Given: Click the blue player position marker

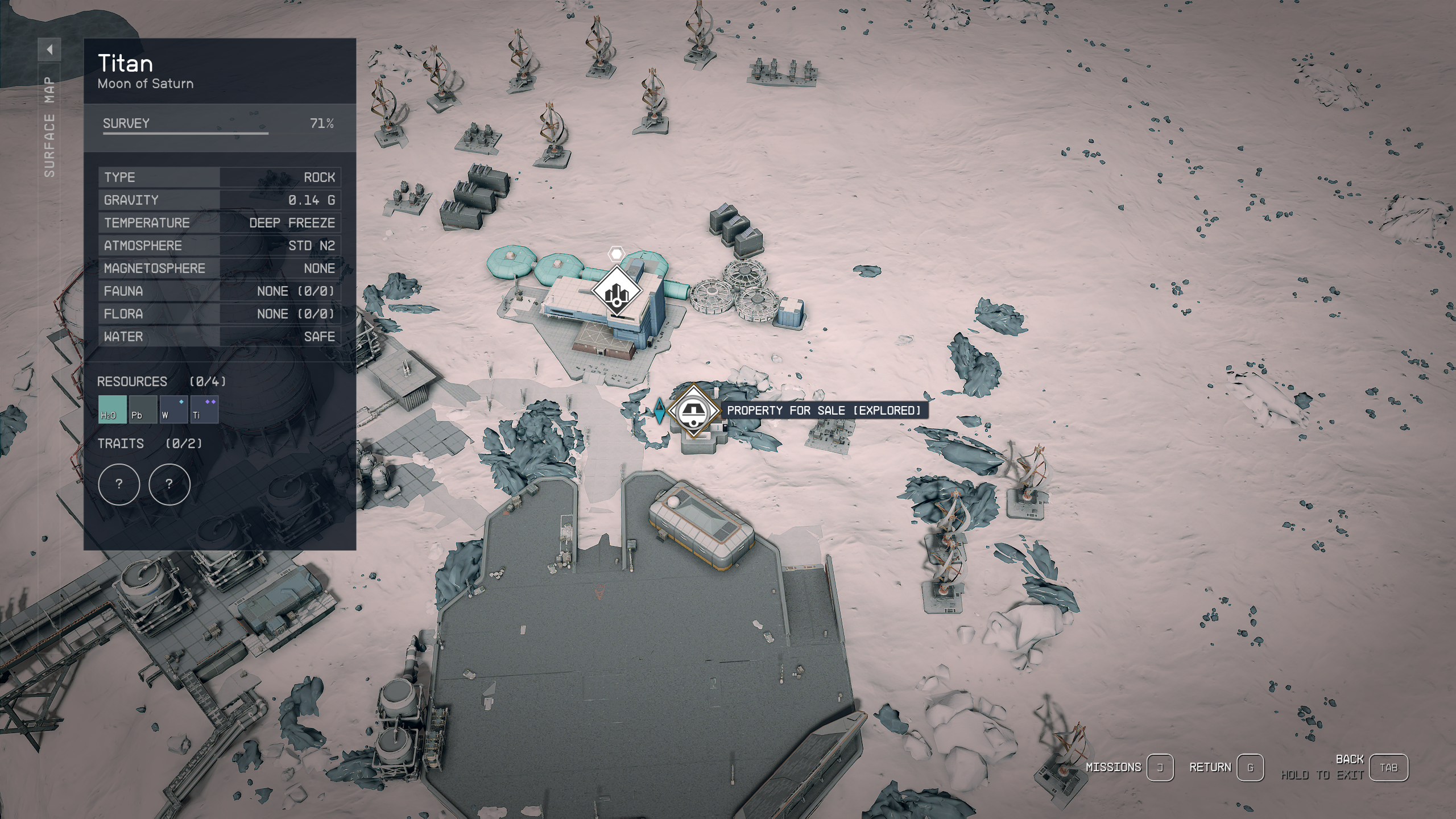Looking at the screenshot, I should coord(659,411).
